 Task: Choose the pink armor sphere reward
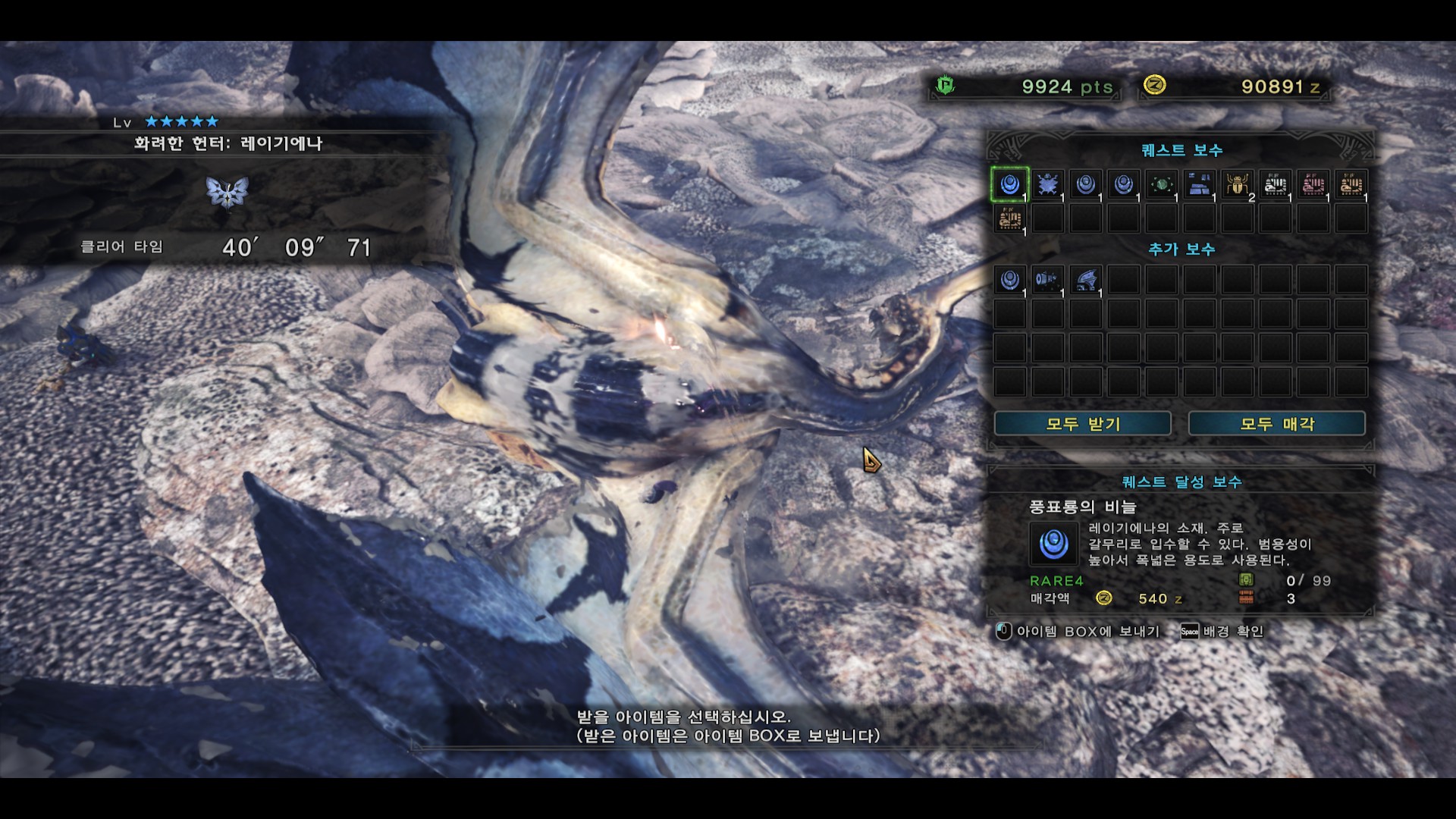[1313, 184]
